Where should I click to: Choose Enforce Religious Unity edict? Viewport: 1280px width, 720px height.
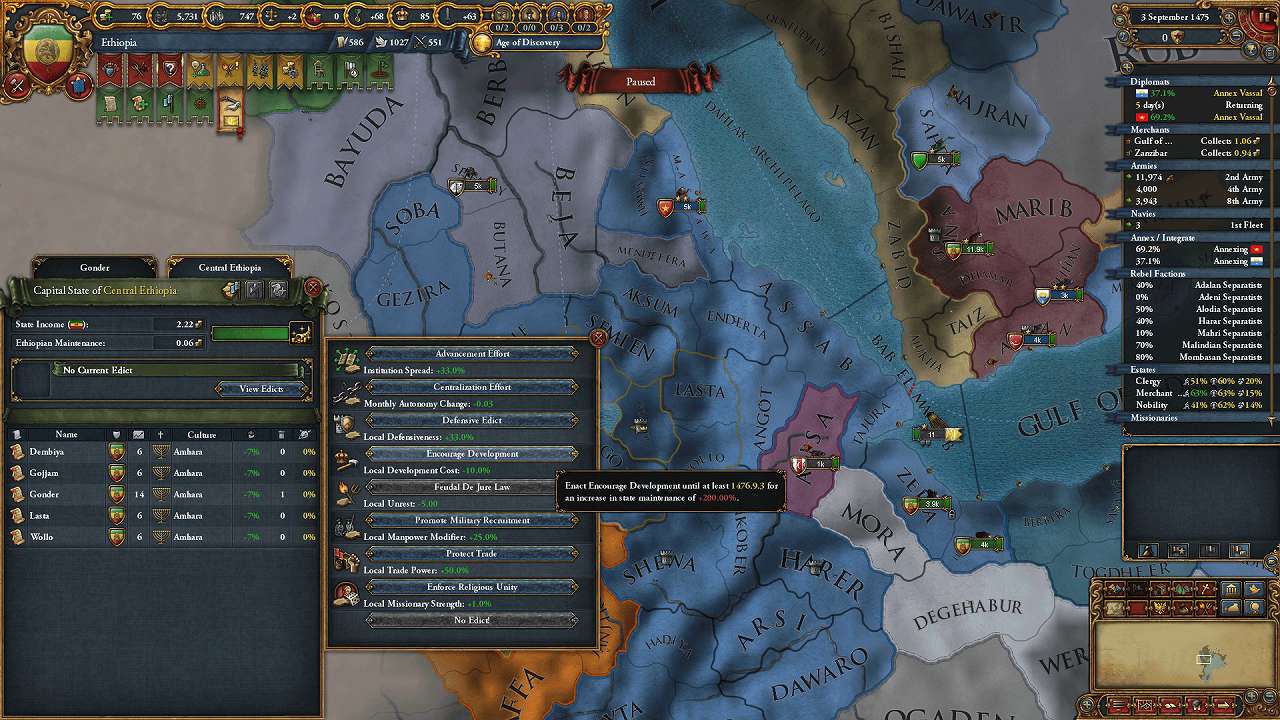pyautogui.click(x=472, y=587)
